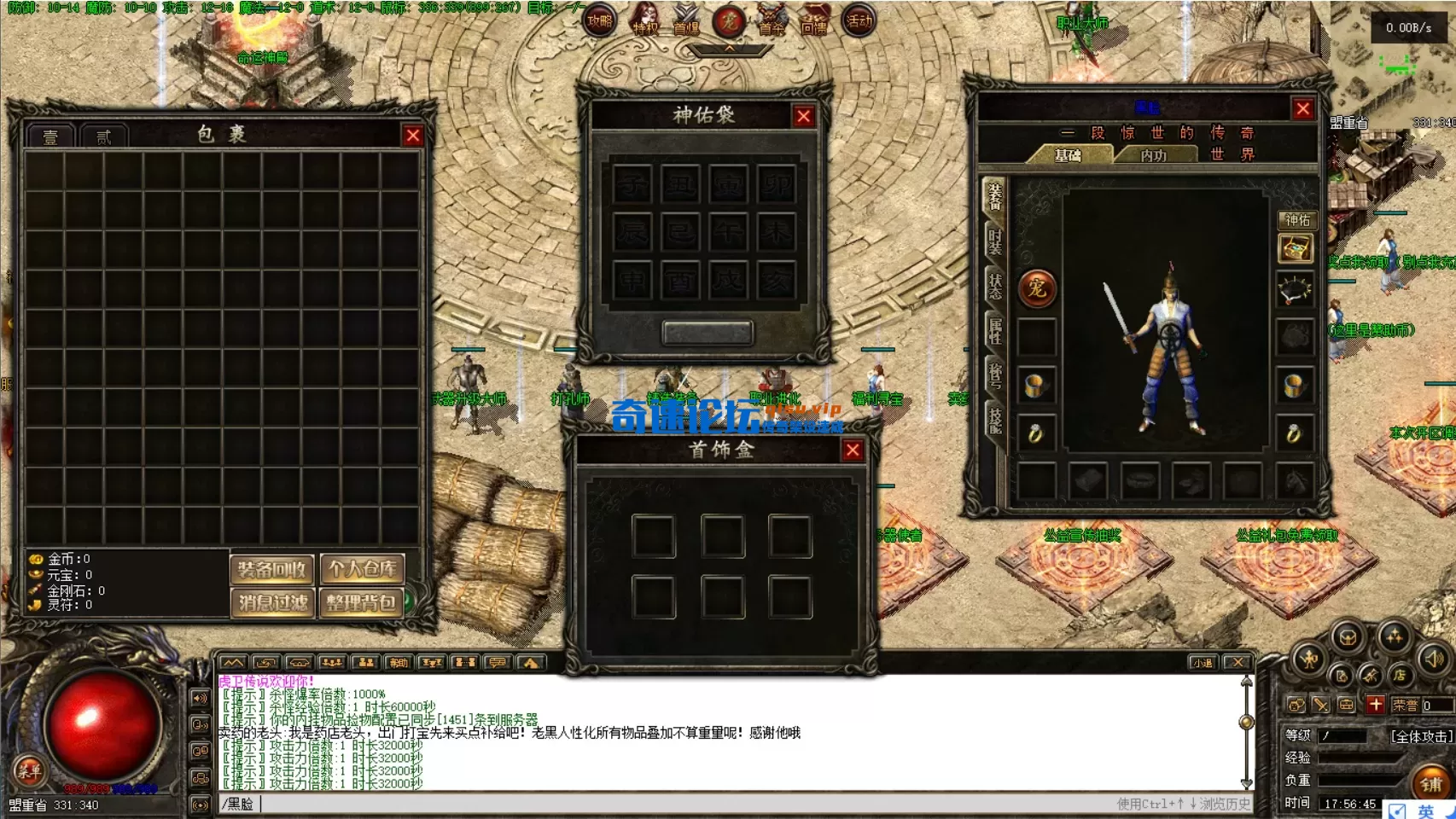Toggle the speaker sound button
Viewport: 1456px width, 819px height.
(x=1435, y=659)
